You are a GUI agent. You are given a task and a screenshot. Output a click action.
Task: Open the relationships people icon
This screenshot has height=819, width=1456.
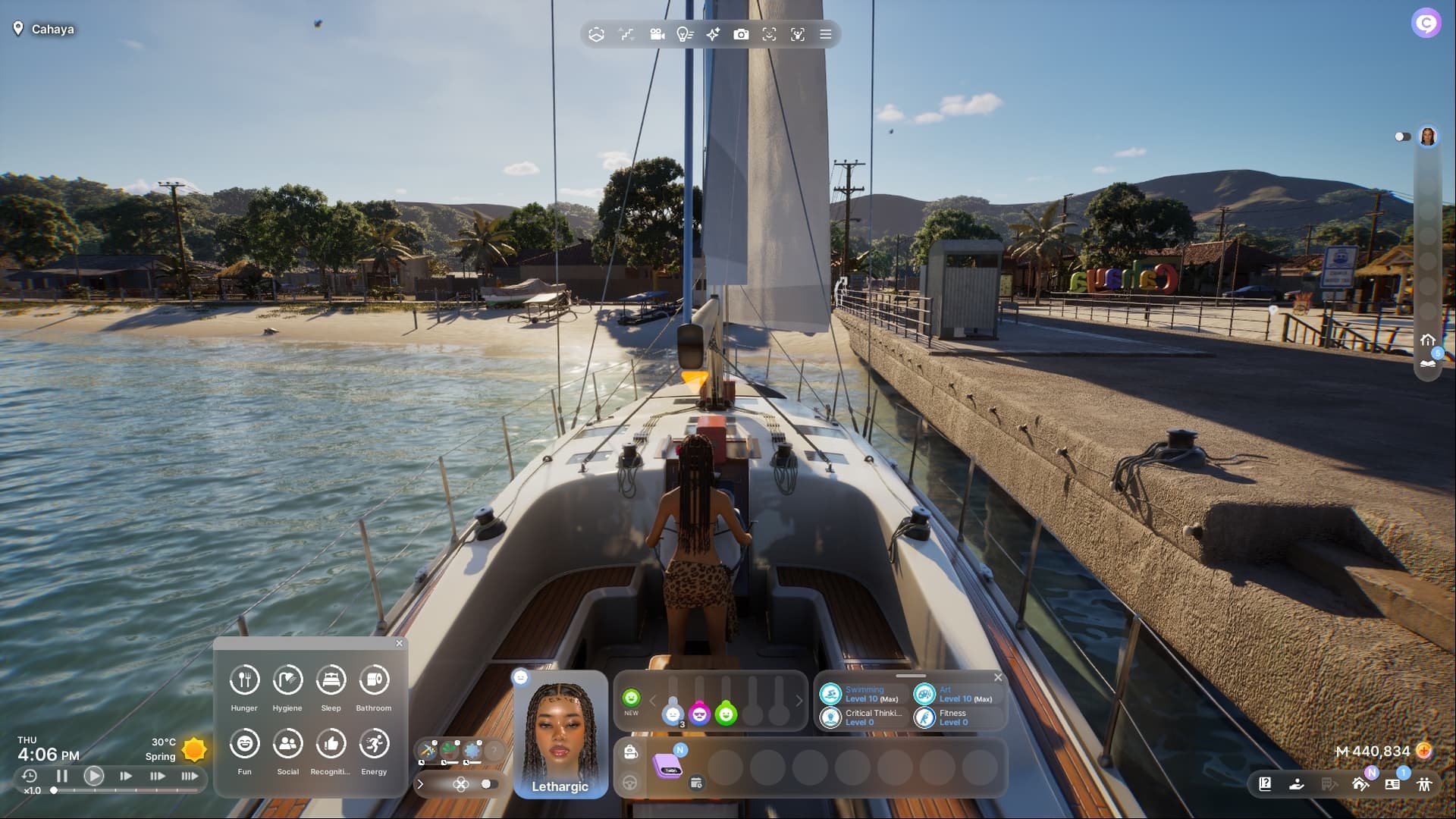click(1424, 784)
